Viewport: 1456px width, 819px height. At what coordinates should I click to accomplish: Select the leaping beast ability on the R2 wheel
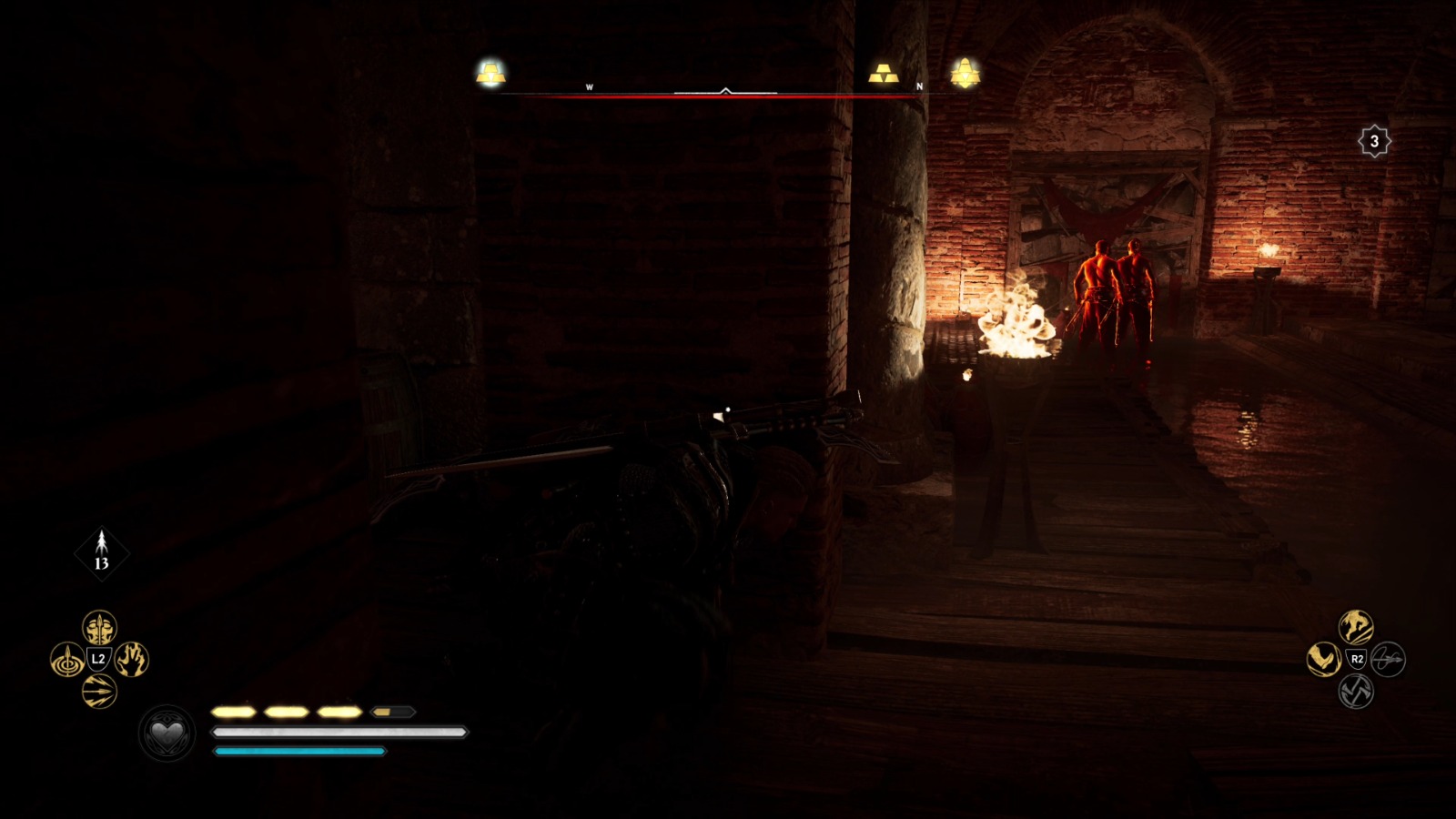pyautogui.click(x=1355, y=625)
